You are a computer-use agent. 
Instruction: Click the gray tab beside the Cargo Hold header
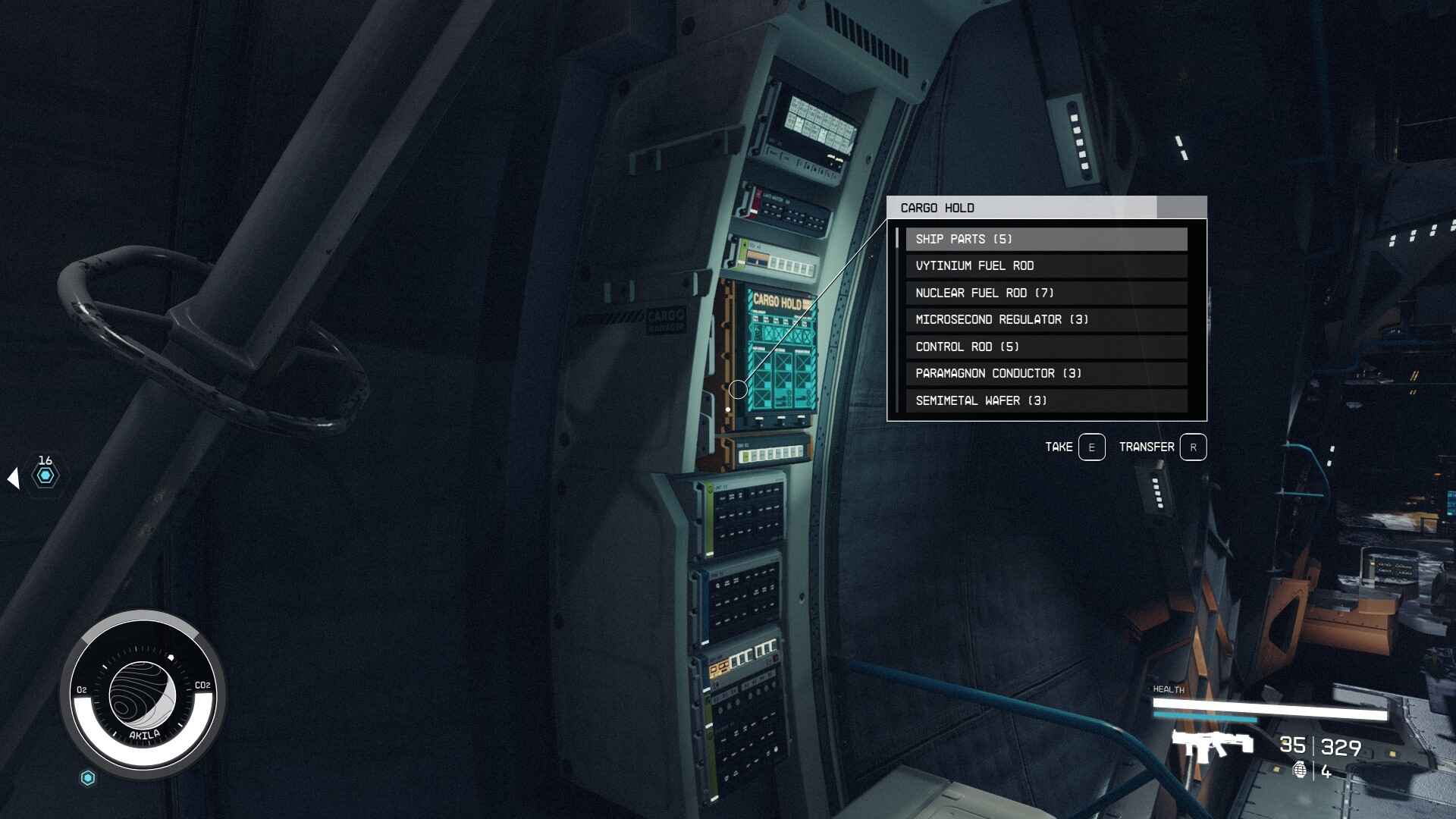click(1181, 206)
